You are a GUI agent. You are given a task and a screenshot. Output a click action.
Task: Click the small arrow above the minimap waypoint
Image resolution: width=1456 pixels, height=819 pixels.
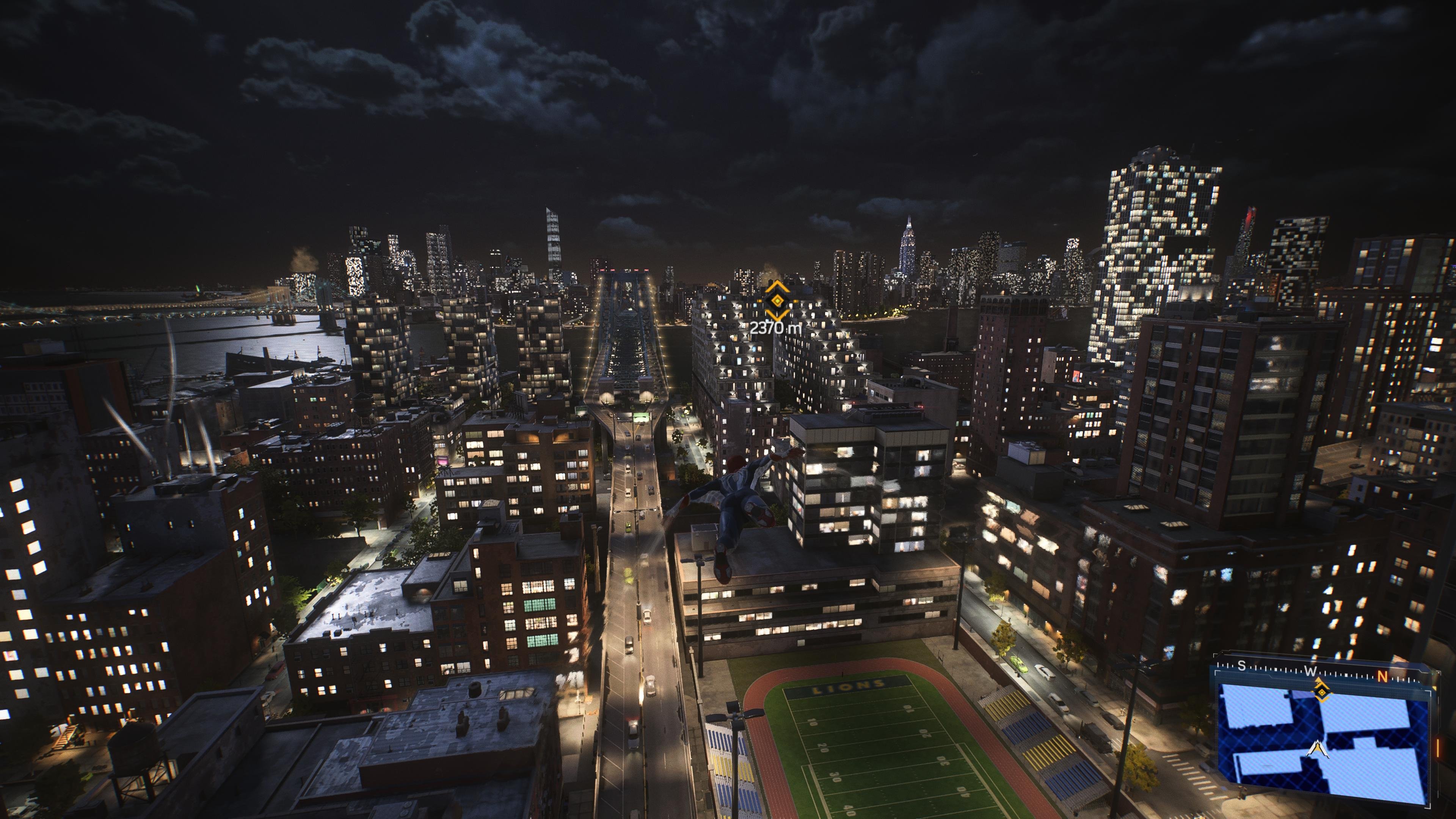point(1318,679)
